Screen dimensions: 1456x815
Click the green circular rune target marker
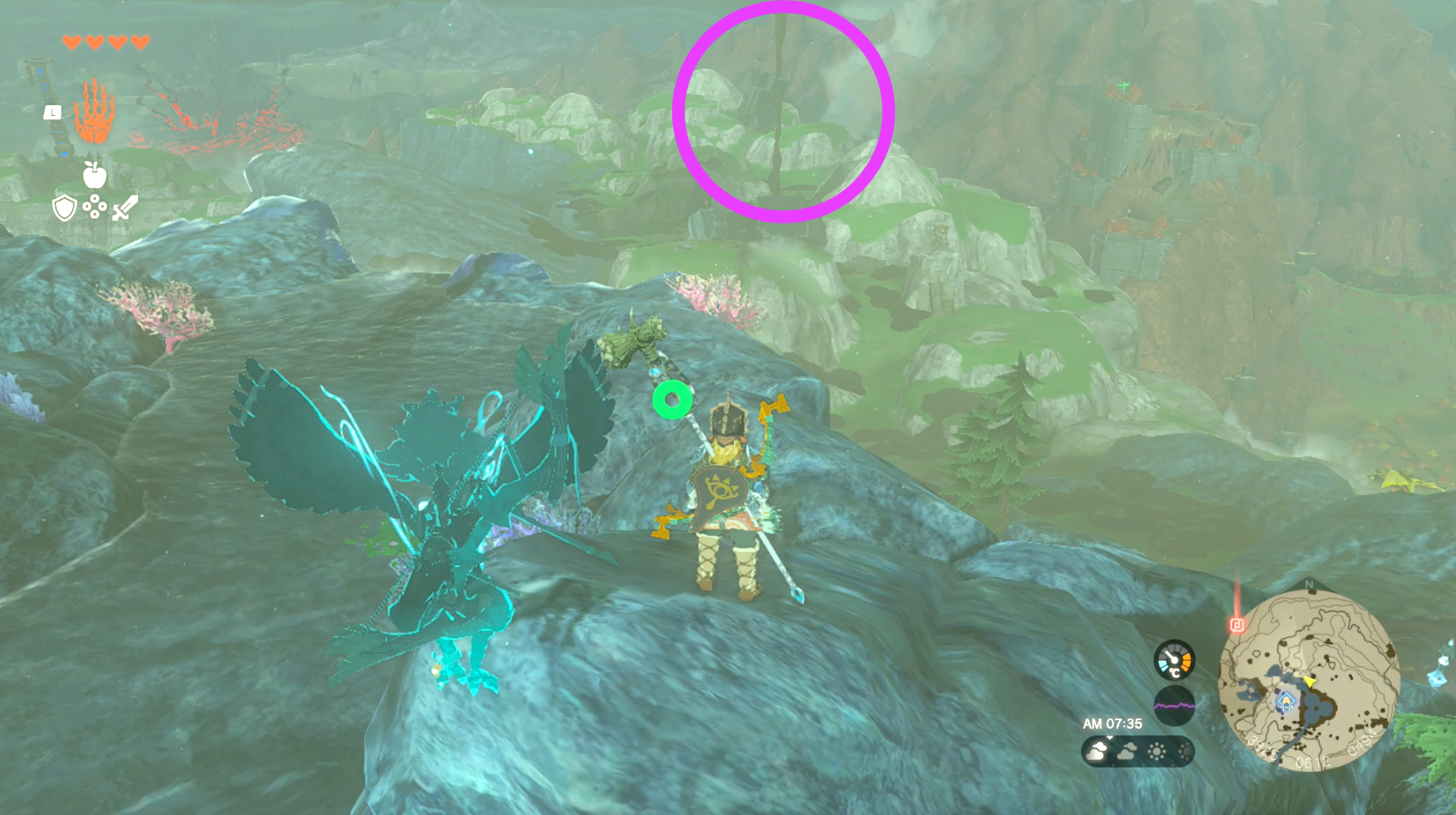(672, 398)
